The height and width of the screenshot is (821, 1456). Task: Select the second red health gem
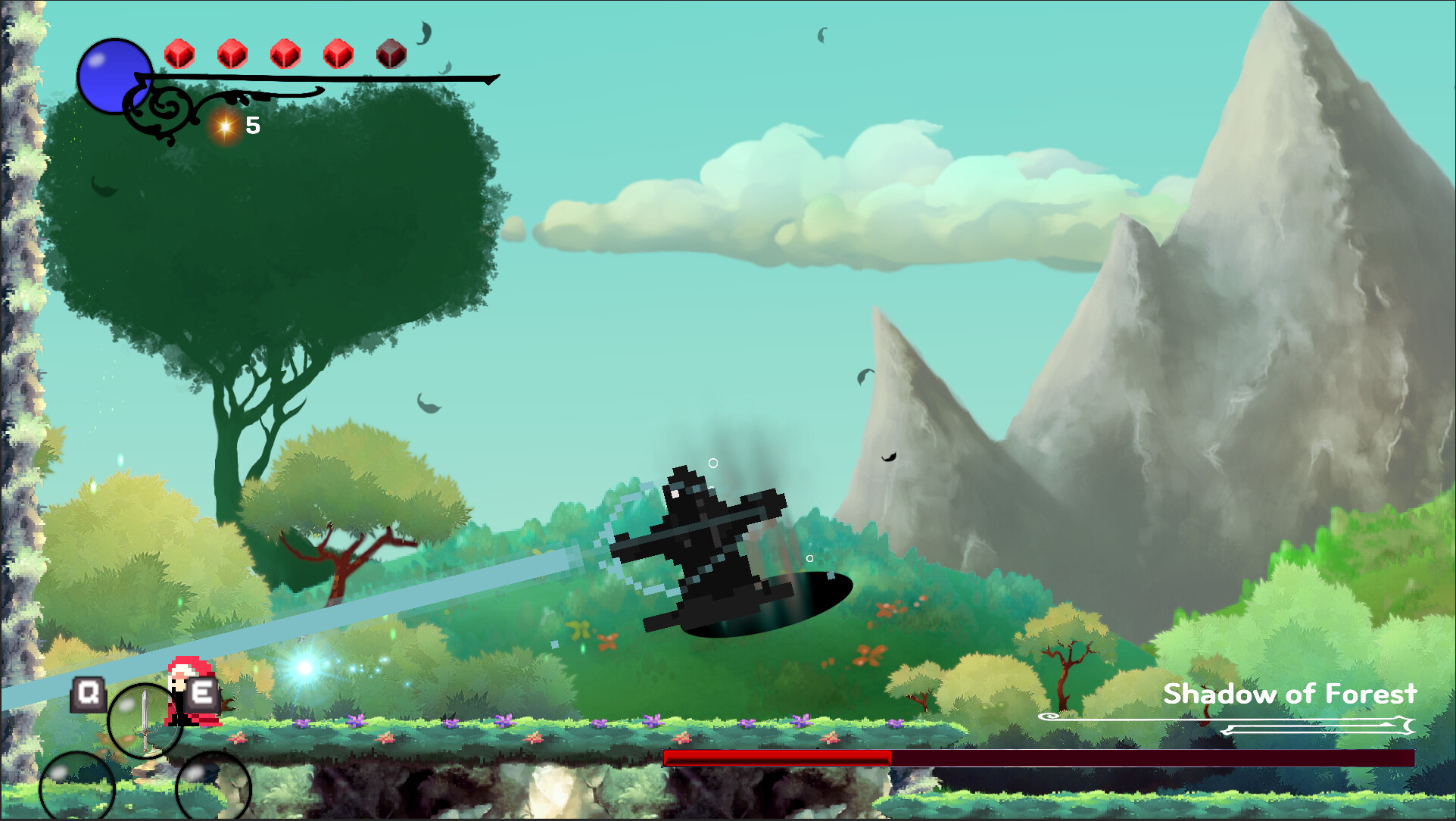pos(230,54)
